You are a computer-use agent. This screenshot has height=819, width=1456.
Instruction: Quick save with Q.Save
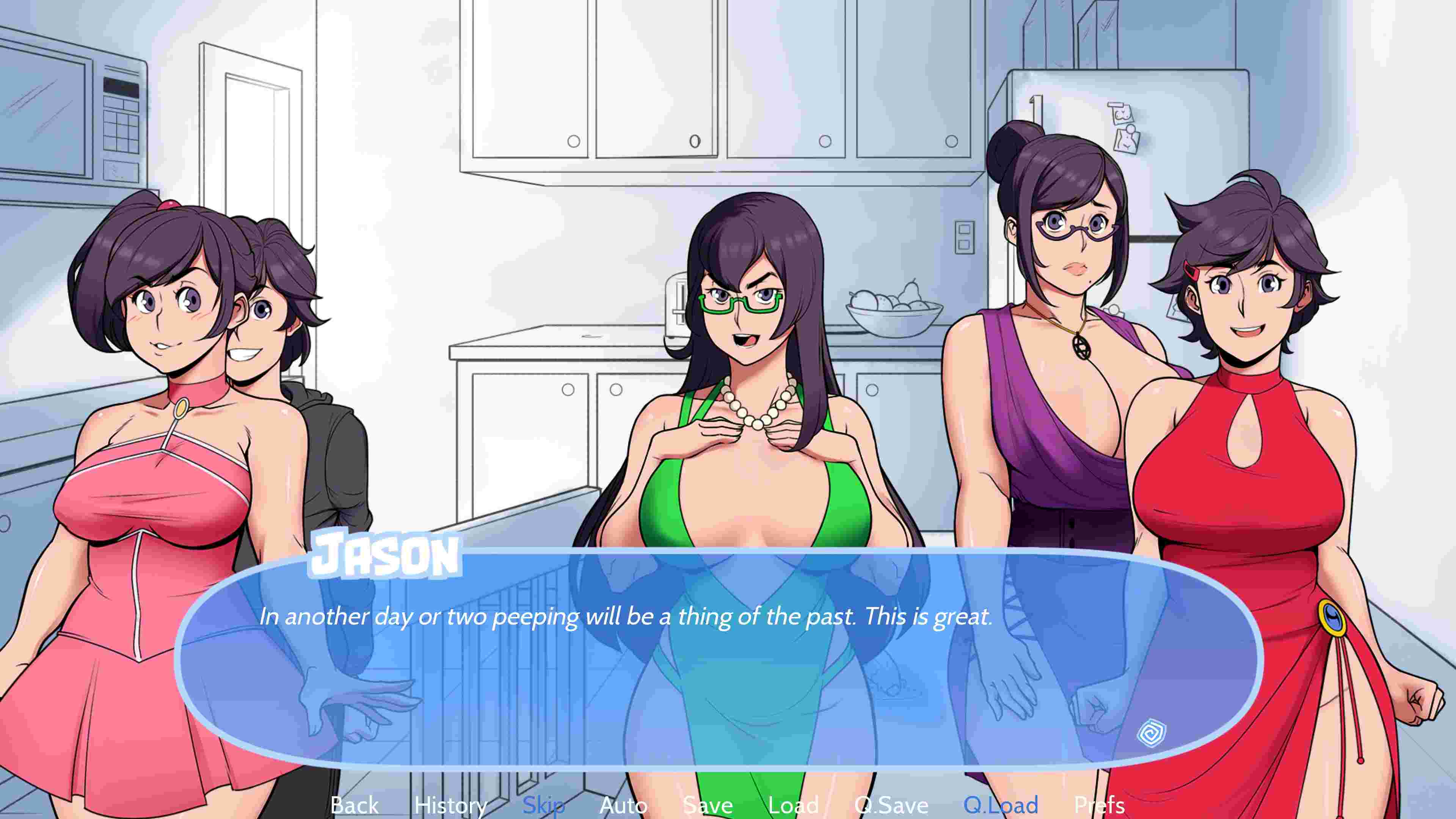(x=891, y=805)
